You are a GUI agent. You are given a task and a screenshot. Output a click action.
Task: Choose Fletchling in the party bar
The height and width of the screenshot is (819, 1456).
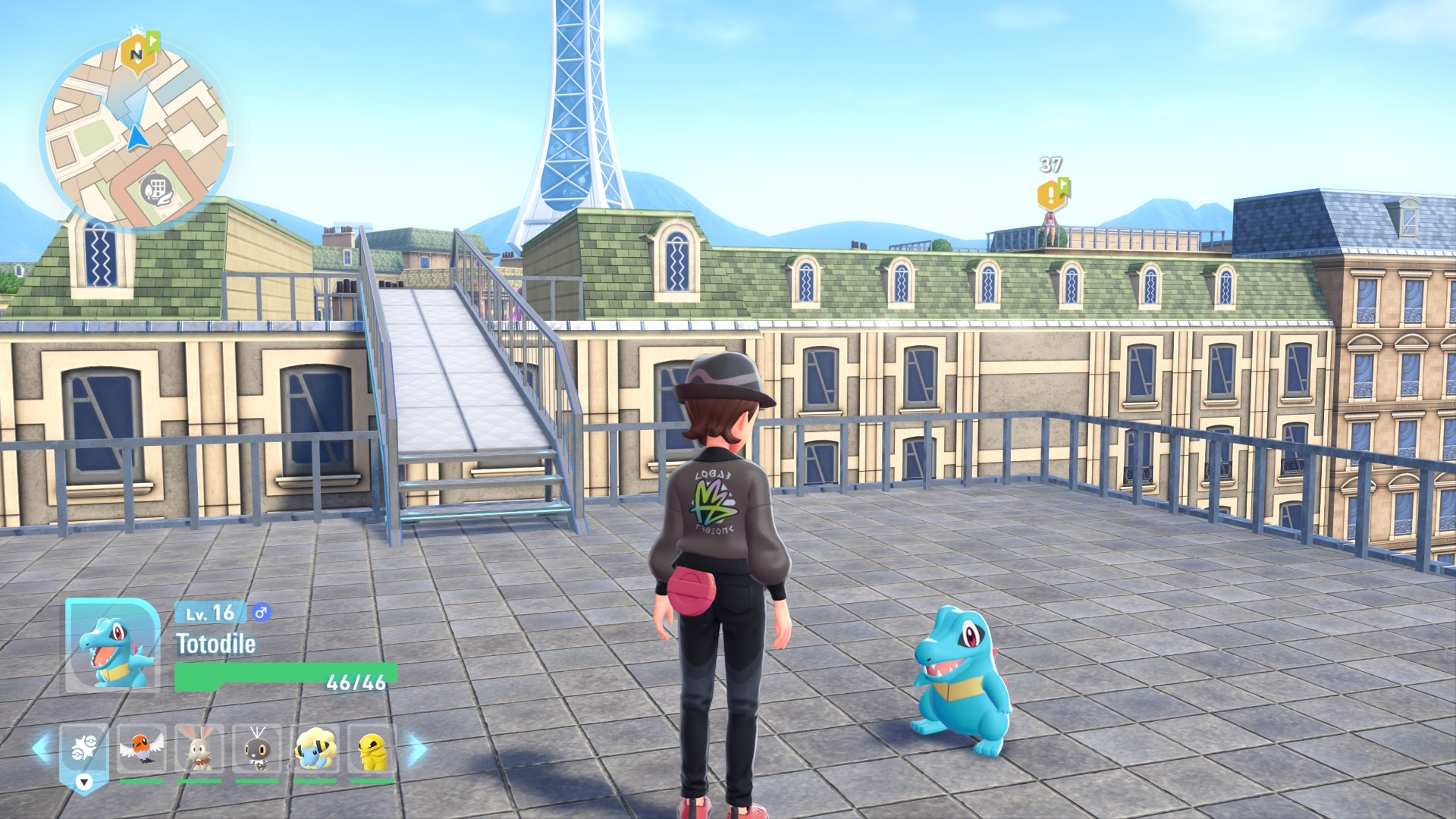point(141,748)
